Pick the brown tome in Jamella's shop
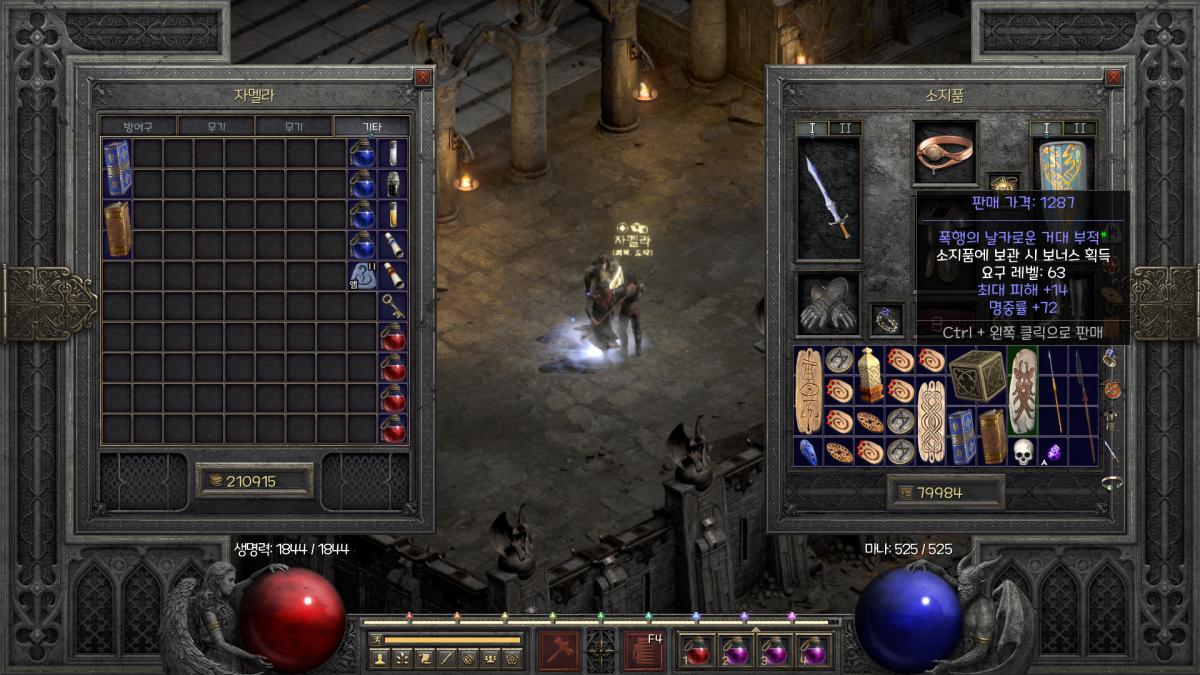Image resolution: width=1200 pixels, height=675 pixels. pyautogui.click(x=117, y=228)
